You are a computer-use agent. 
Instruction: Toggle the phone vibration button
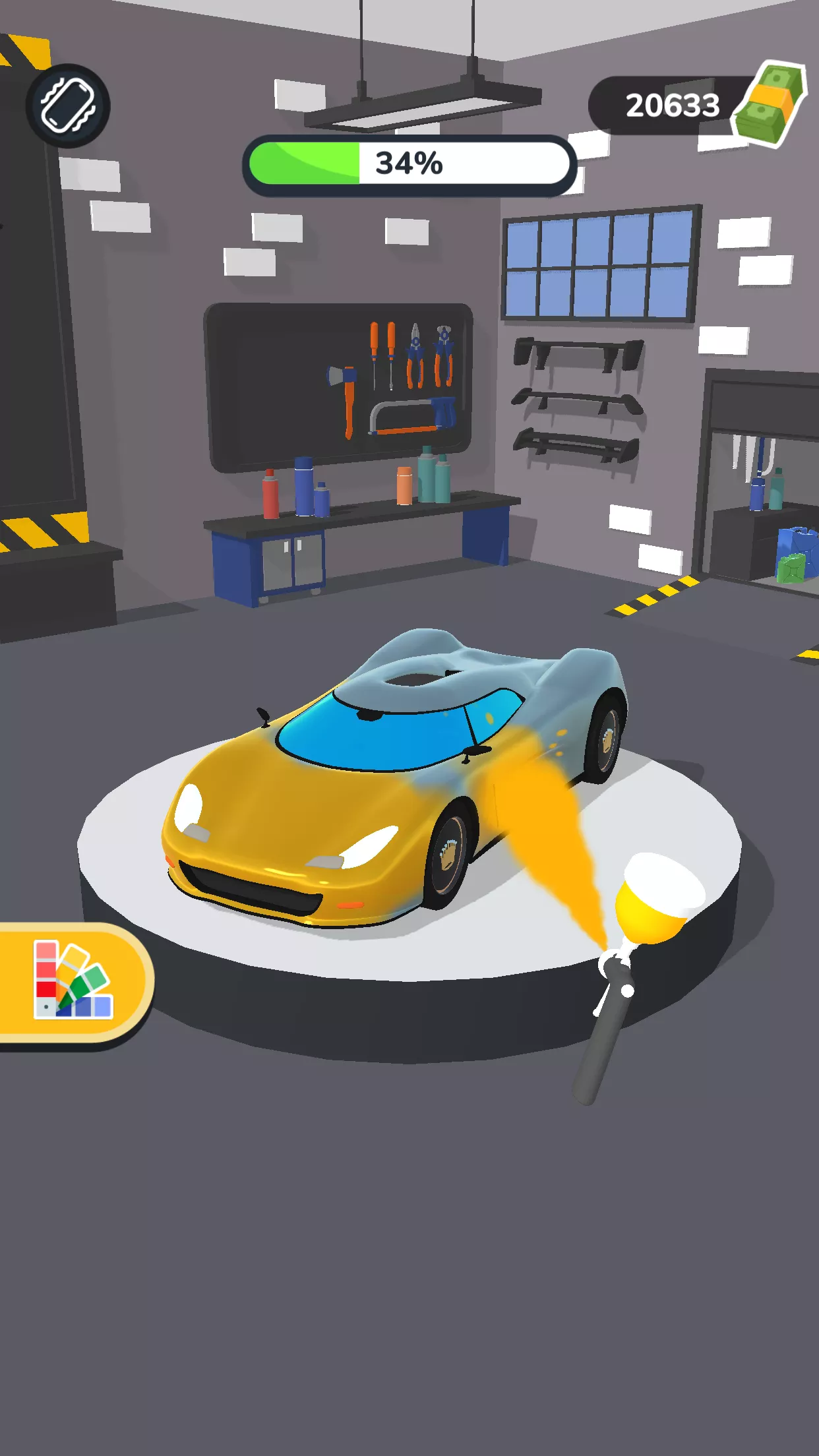pos(68,106)
